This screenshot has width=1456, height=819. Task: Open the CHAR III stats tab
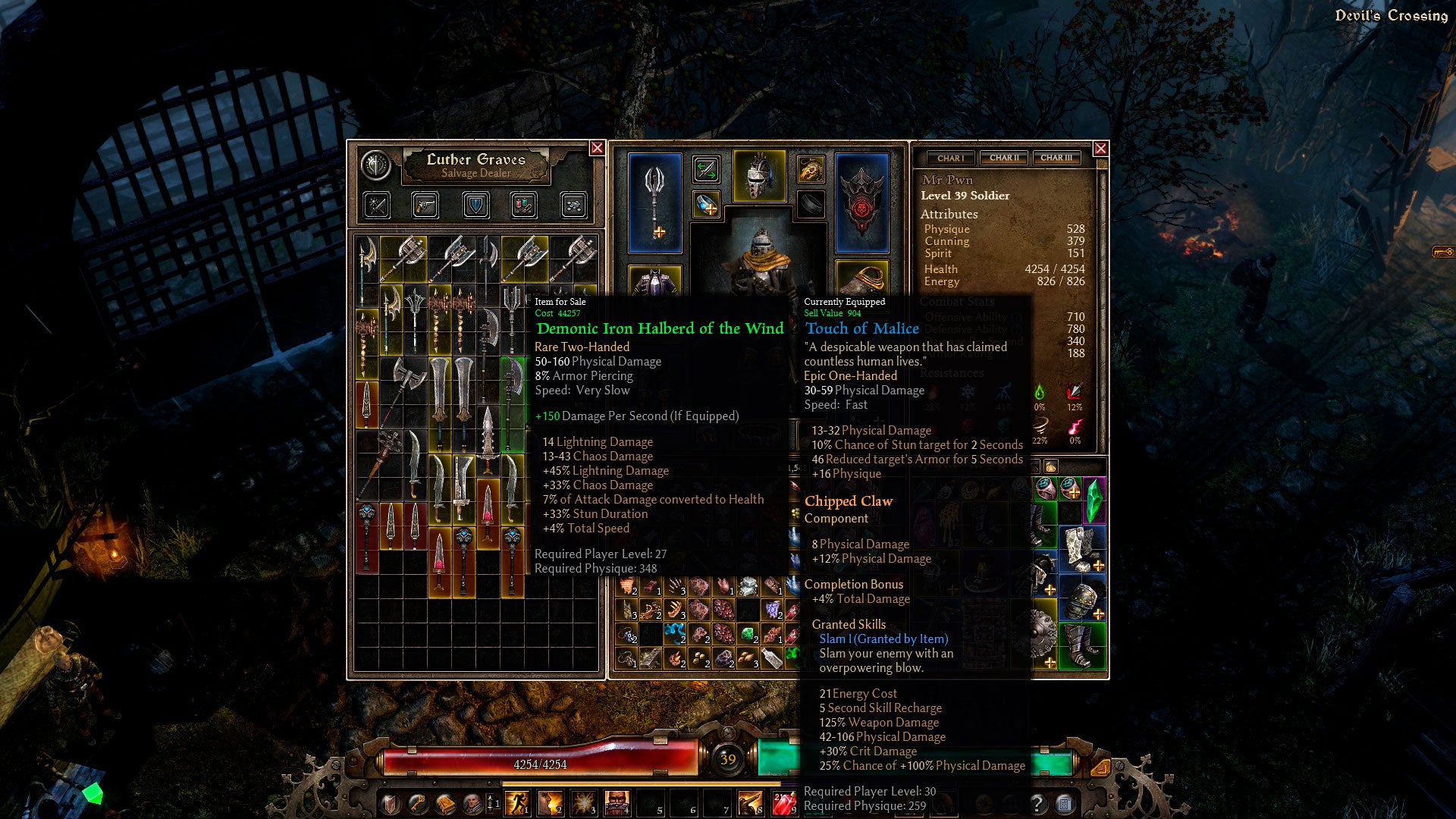[x=1056, y=158]
